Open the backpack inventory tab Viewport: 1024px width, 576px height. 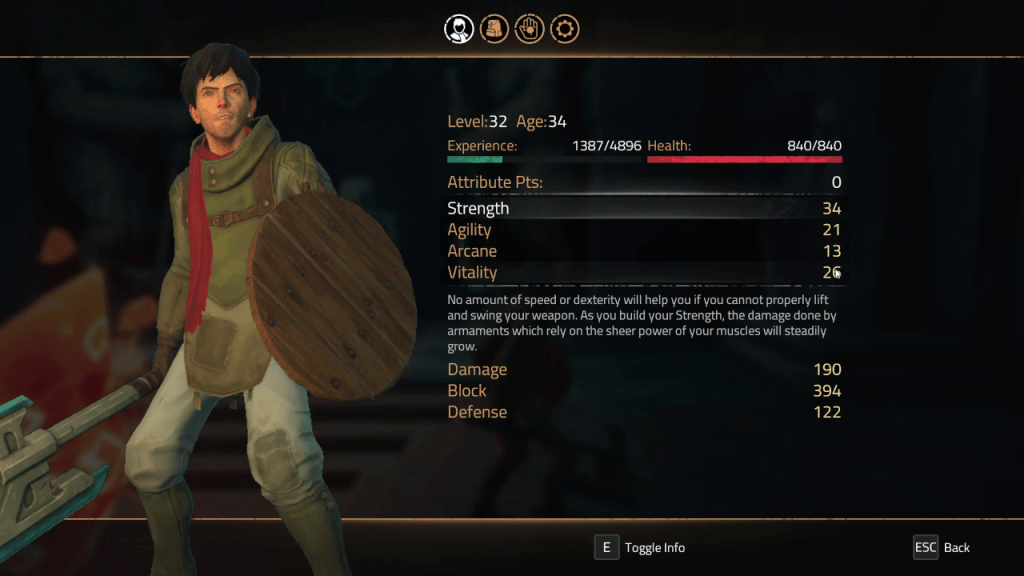tap(494, 28)
